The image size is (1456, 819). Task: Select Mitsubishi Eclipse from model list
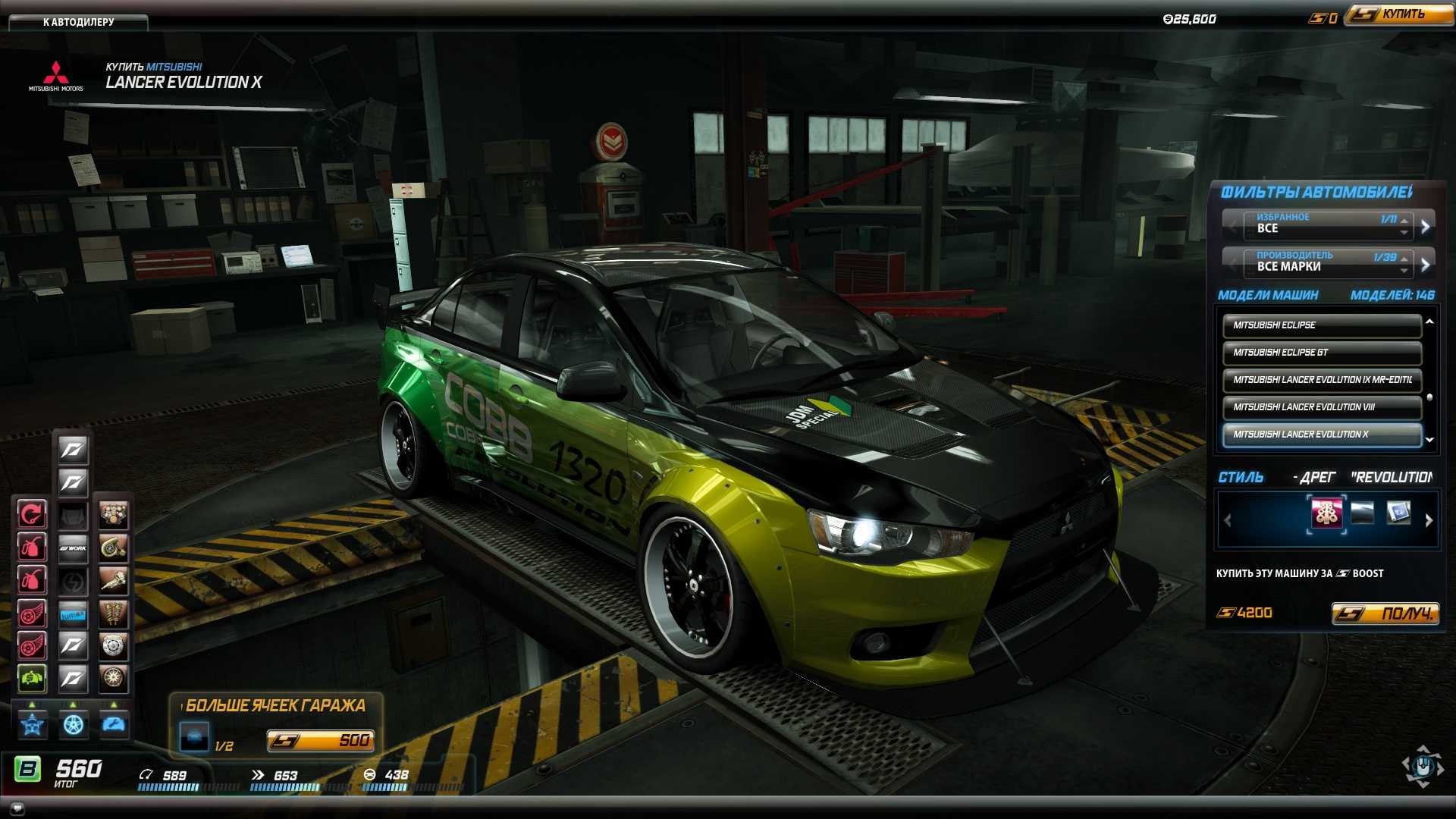coord(1321,325)
